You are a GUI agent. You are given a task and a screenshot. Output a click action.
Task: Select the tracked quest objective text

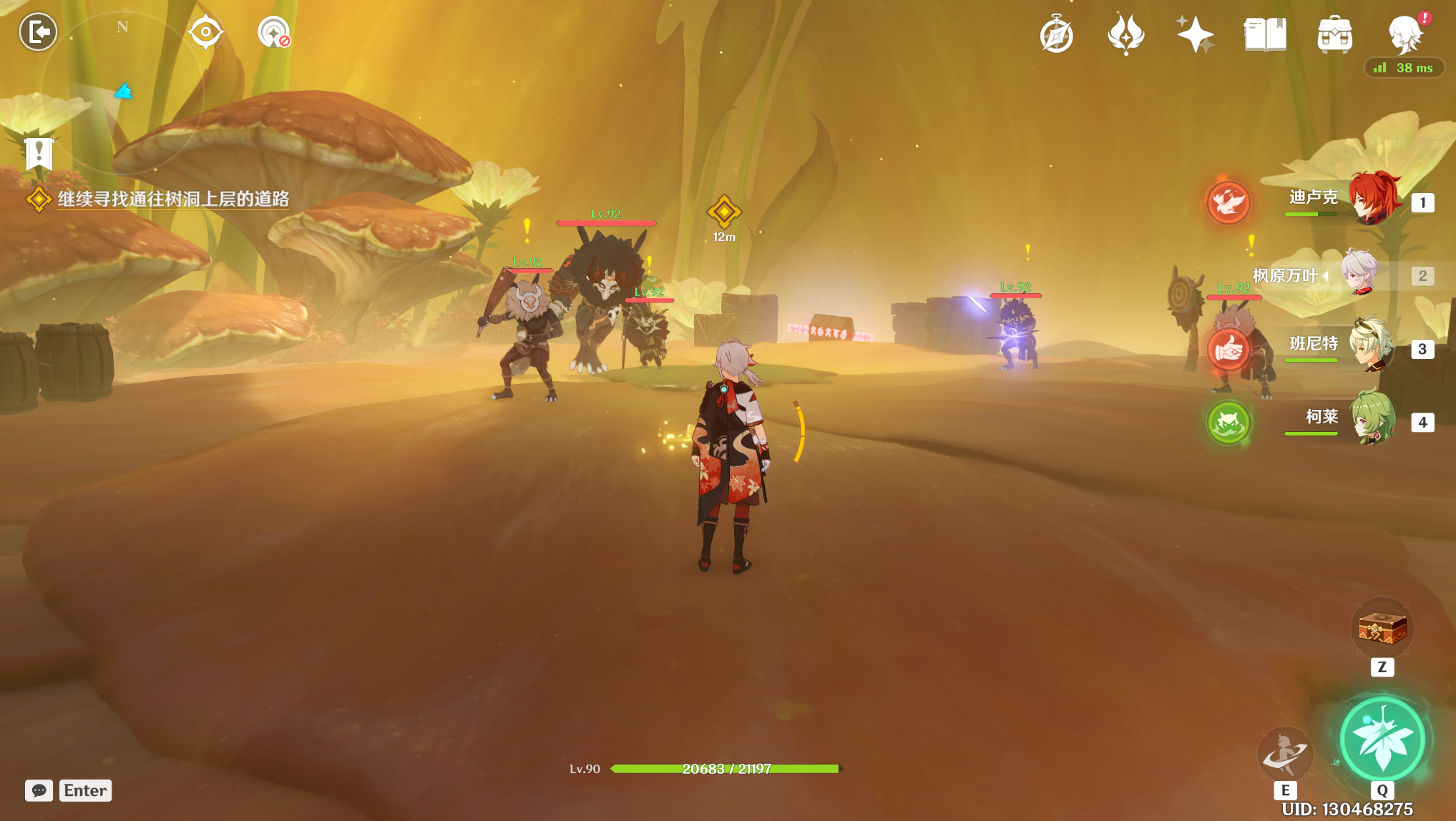coord(173,199)
